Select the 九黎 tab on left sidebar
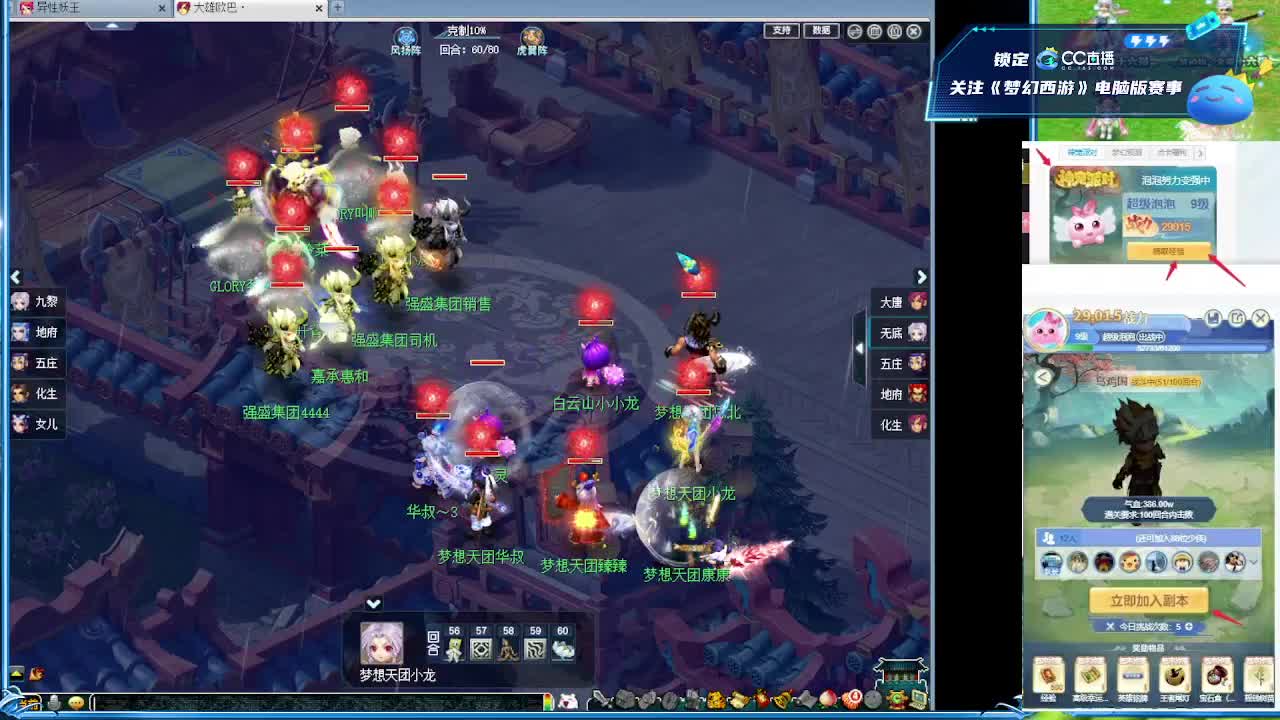Image resolution: width=1280 pixels, height=720 pixels. click(x=38, y=301)
